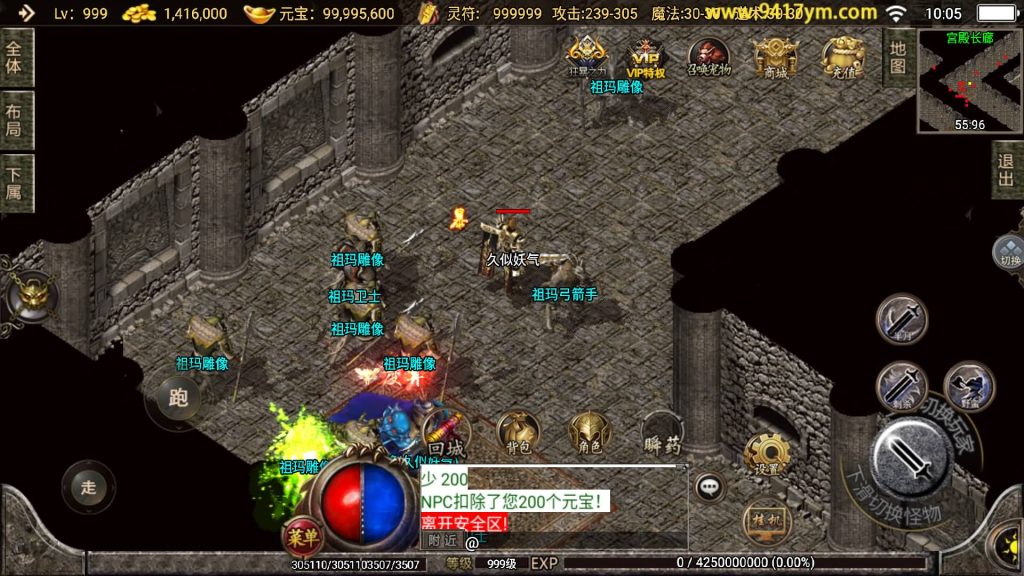Toggle 挂机 auto-battle mode
Screen dimensions: 1024x576
click(767, 520)
